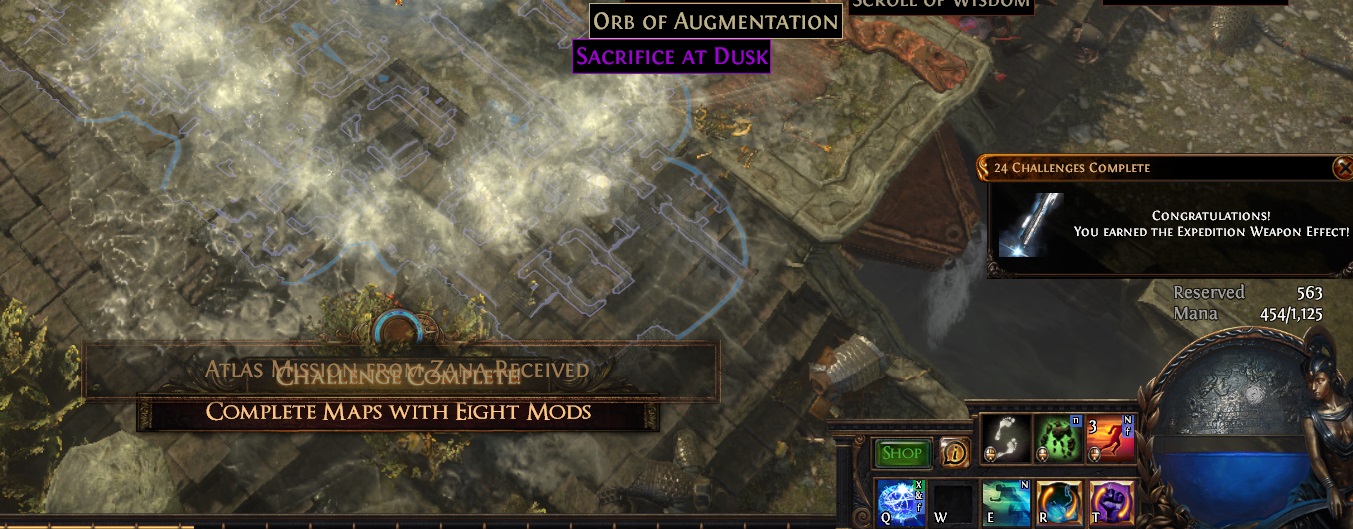
Task: Use the red running-figure skill
Action: tap(1110, 438)
